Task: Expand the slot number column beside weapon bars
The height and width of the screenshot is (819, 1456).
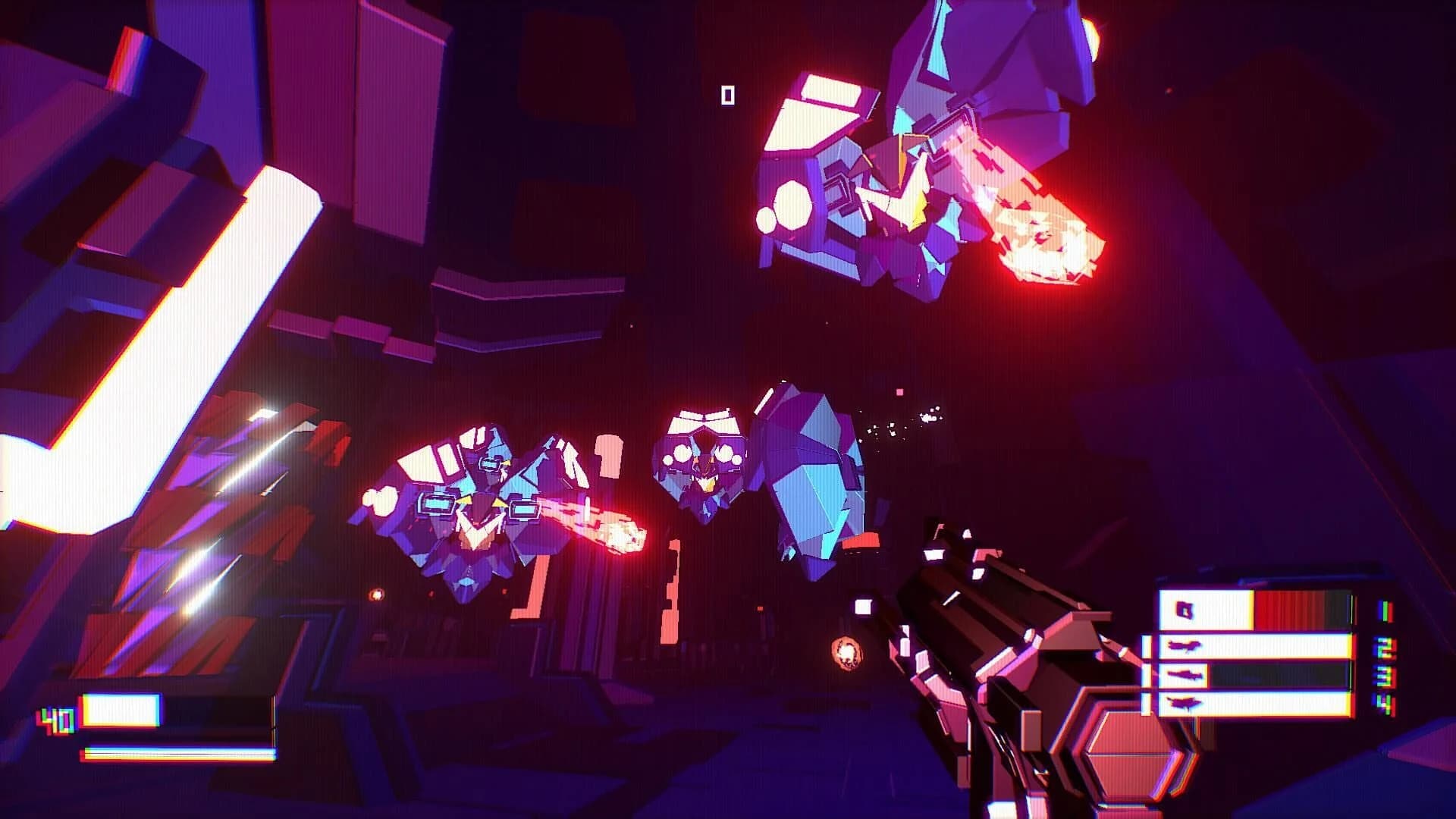Action: click(x=1384, y=658)
